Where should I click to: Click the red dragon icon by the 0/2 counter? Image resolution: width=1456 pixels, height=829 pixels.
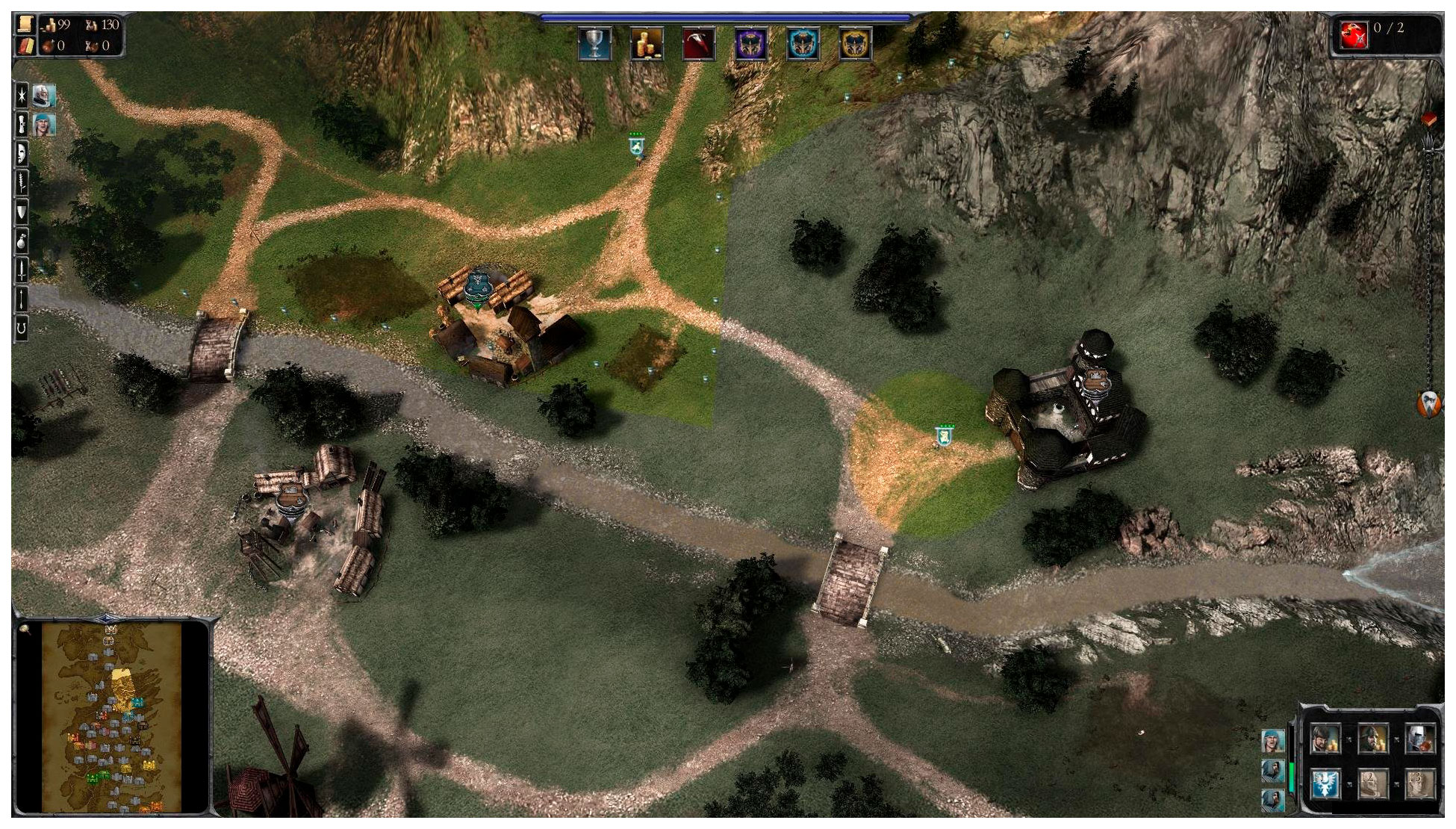[1354, 34]
